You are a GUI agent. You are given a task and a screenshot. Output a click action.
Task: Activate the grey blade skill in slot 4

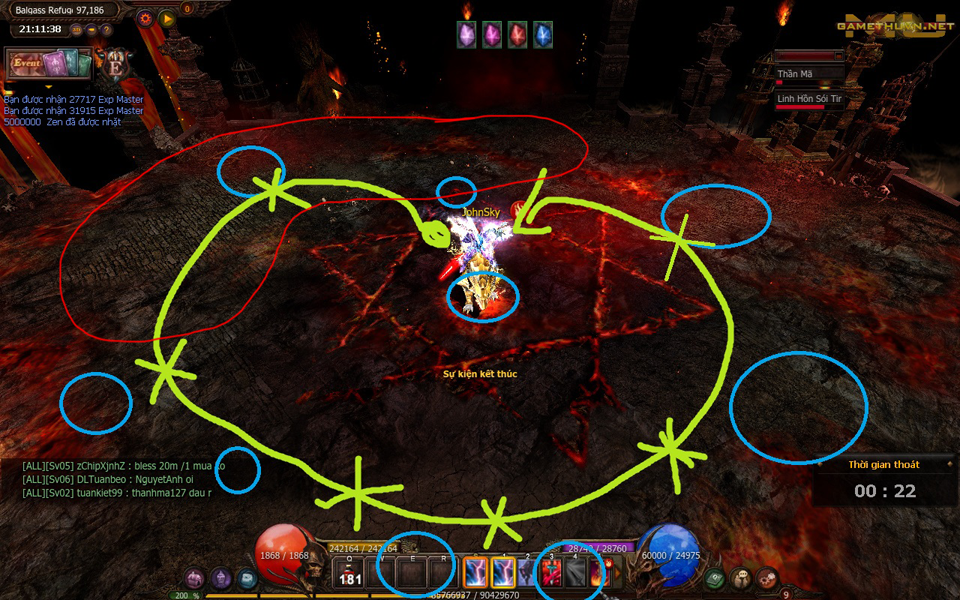pos(576,572)
